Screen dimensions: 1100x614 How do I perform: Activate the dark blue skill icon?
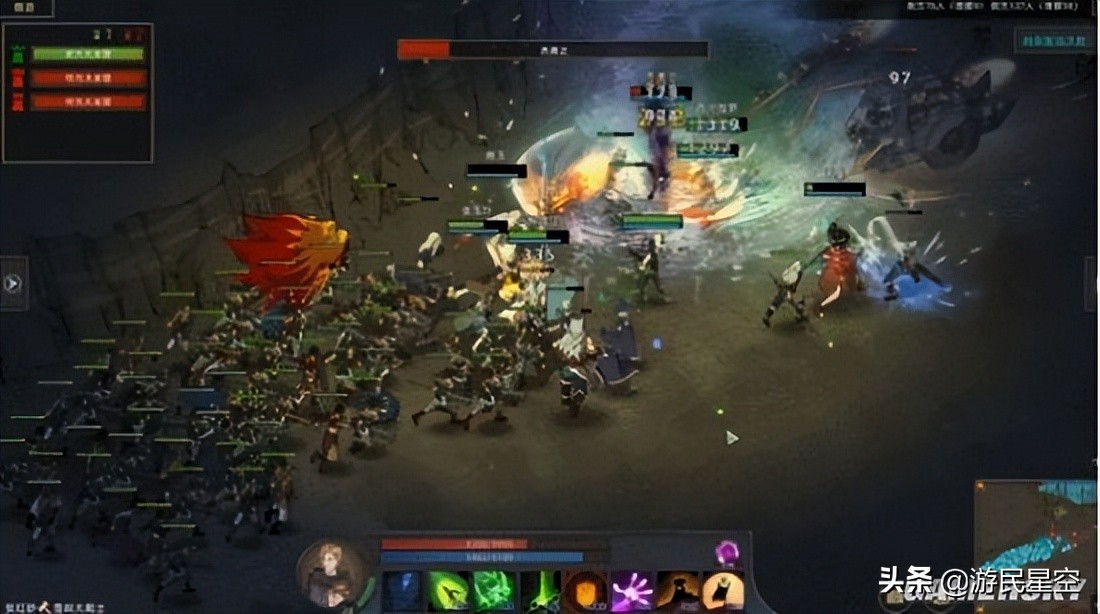[403, 592]
